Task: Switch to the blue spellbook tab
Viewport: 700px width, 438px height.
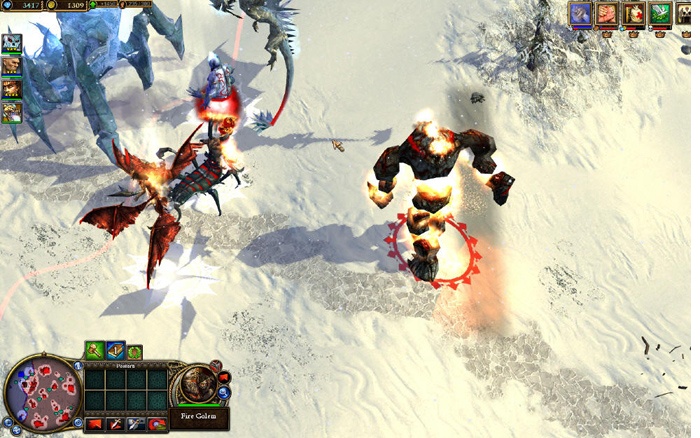Action: (x=114, y=350)
